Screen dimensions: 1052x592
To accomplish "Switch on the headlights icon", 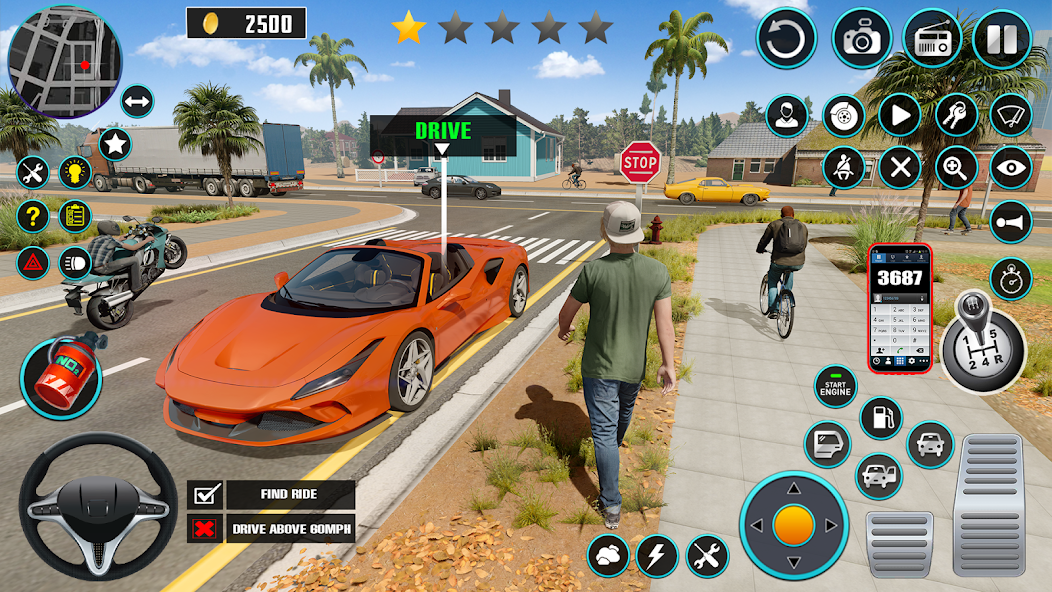I will pos(75,263).
